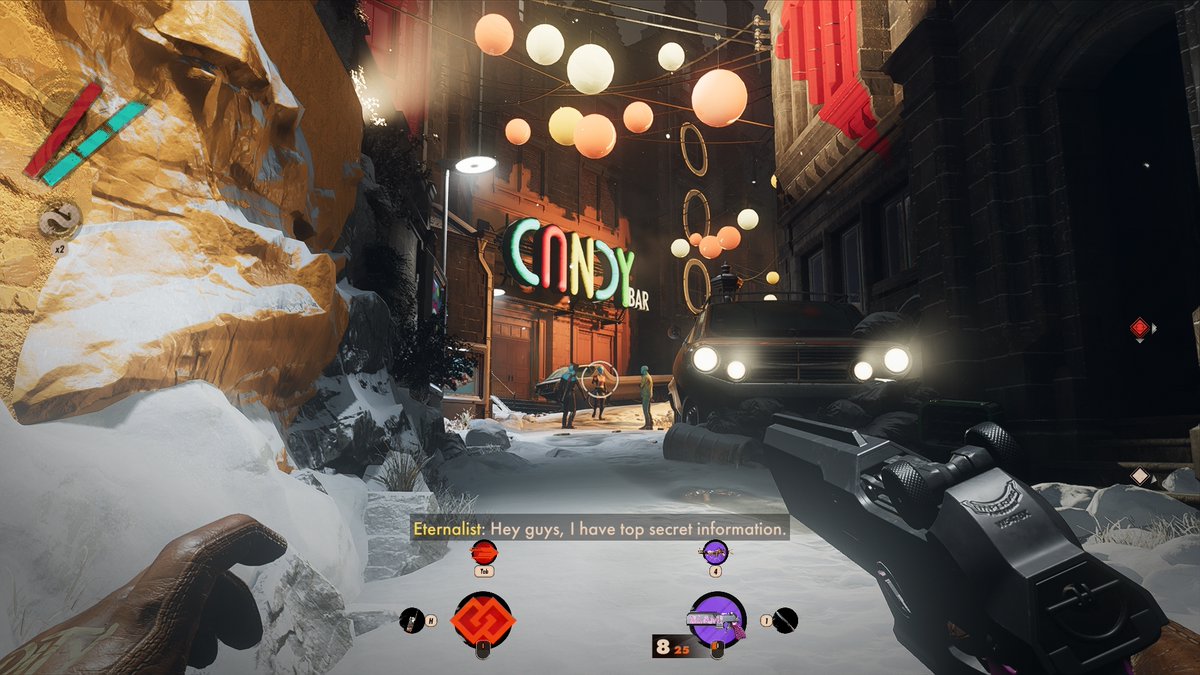Select the equipped purple pistol weapon slot
The image size is (1200, 675).
(x=717, y=620)
